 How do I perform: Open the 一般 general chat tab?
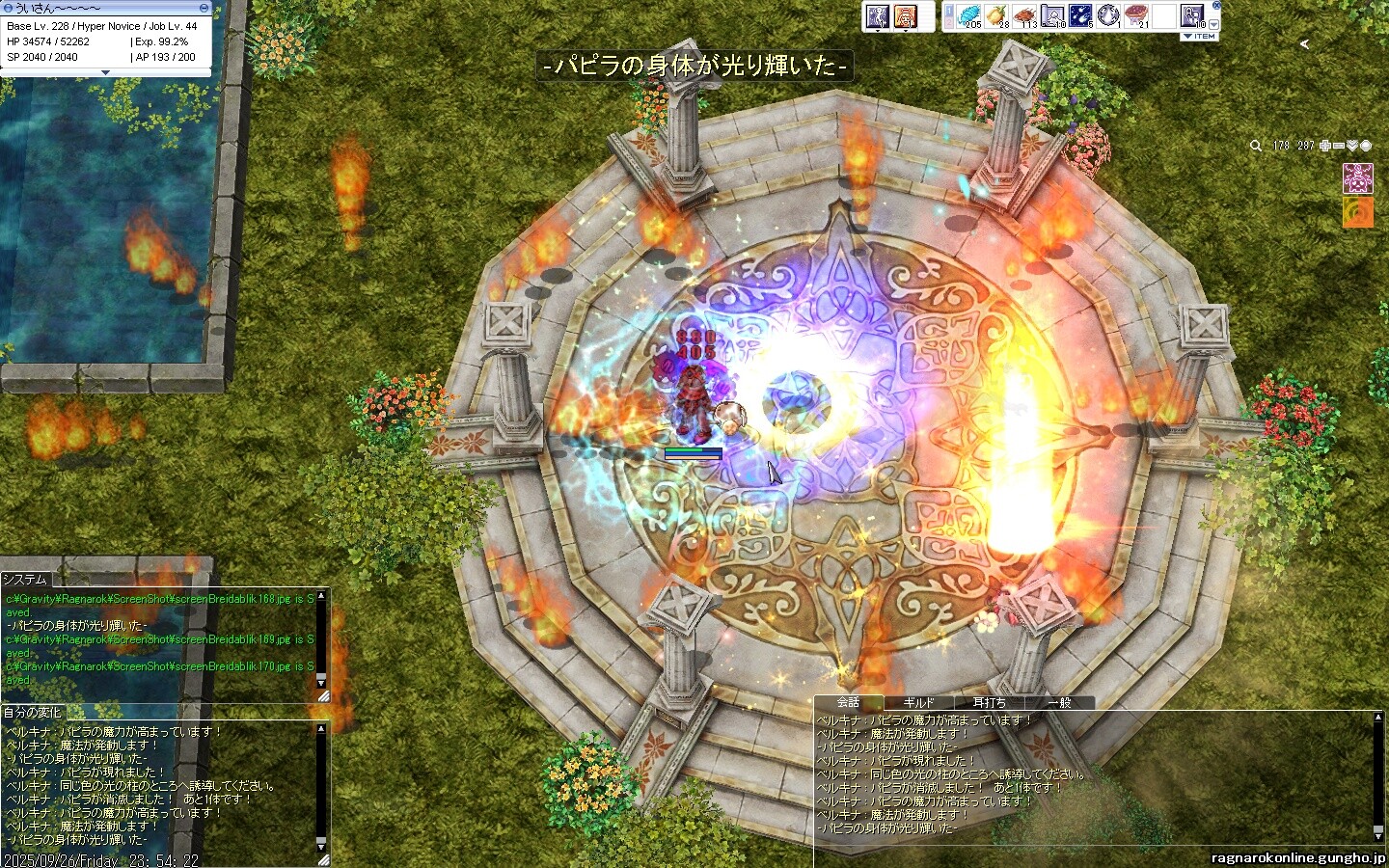[x=1058, y=703]
